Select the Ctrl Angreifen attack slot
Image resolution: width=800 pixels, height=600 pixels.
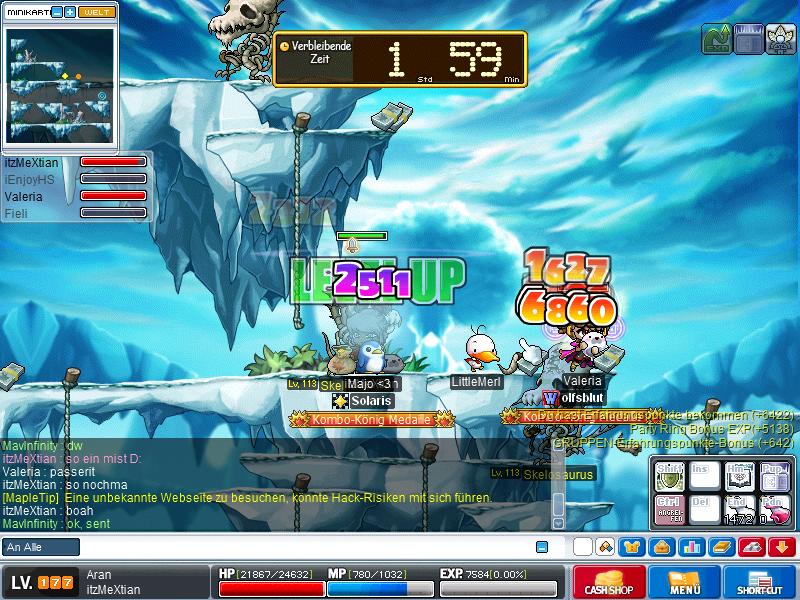(670, 507)
